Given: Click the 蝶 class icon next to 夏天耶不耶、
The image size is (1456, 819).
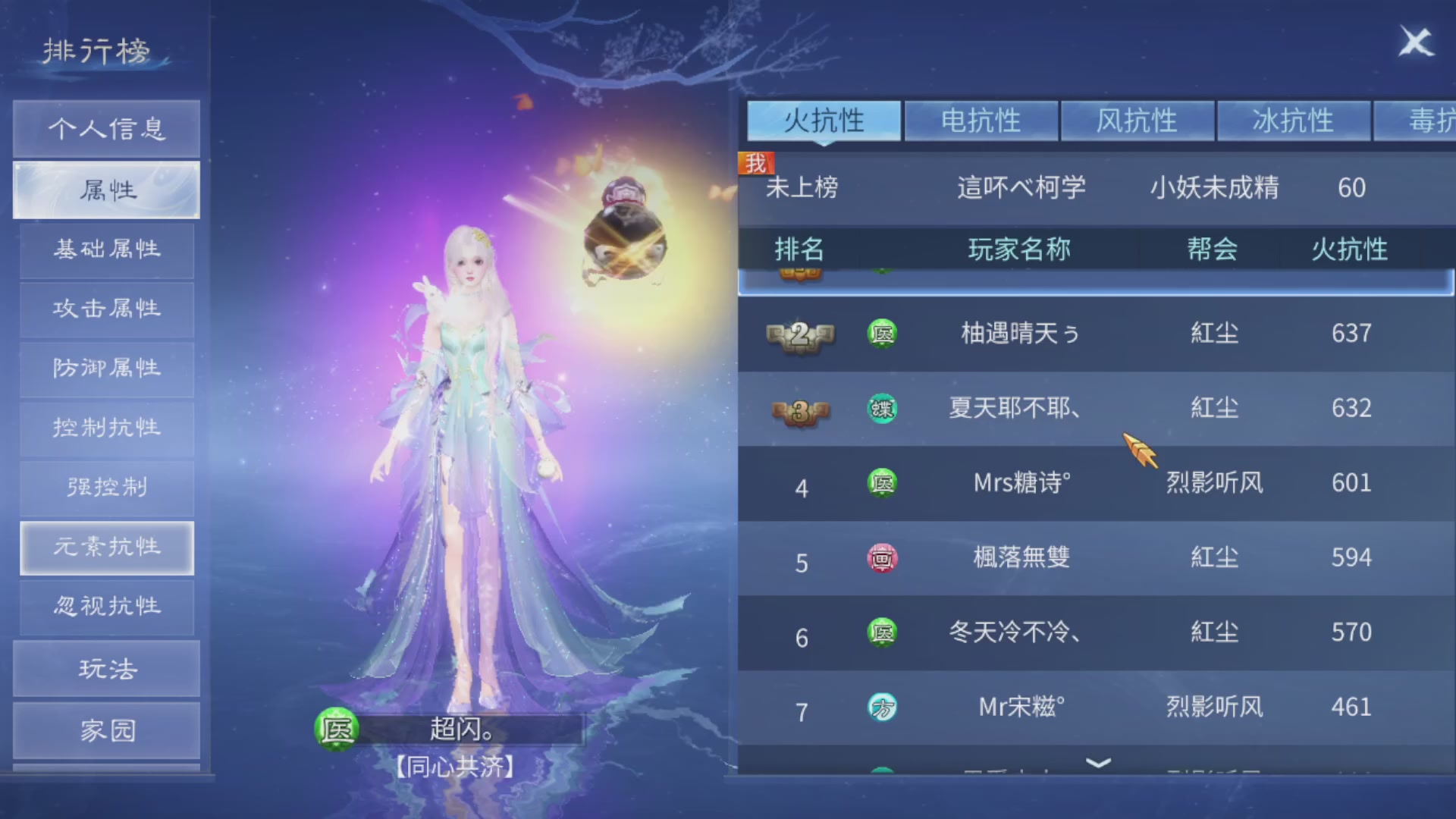Looking at the screenshot, I should coord(882,408).
